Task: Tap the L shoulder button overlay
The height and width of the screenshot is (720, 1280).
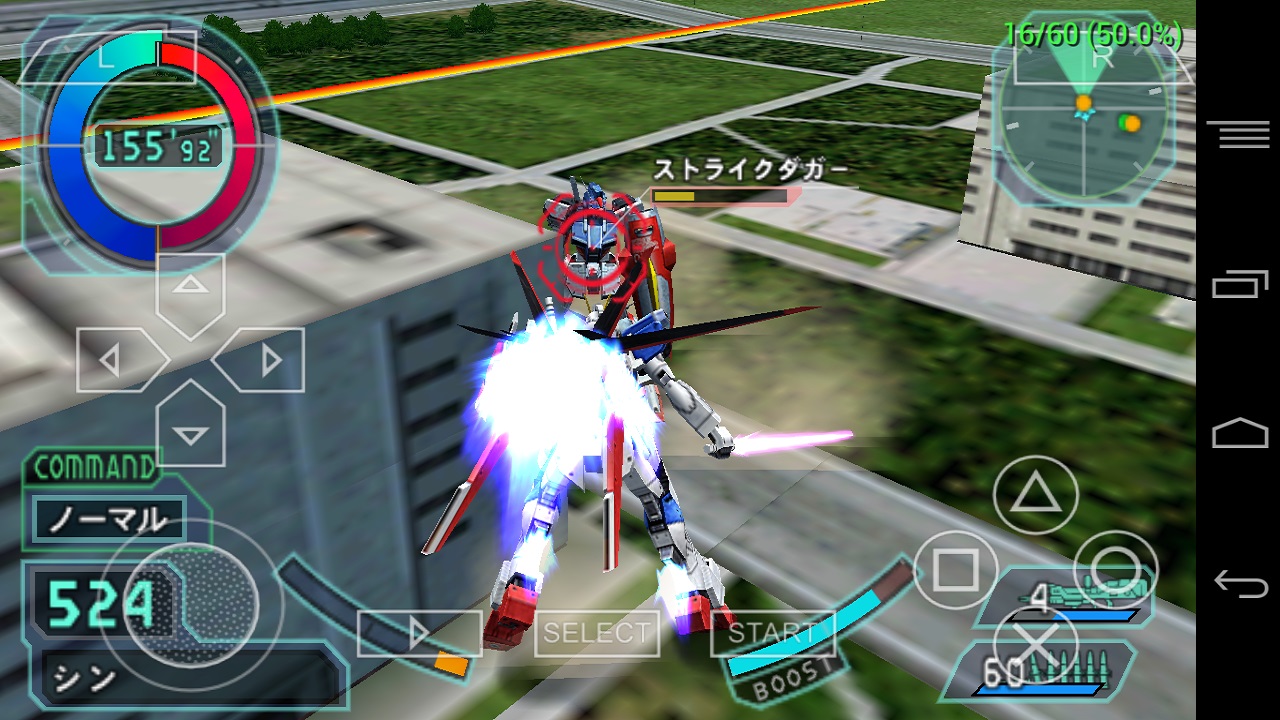Action: point(107,58)
